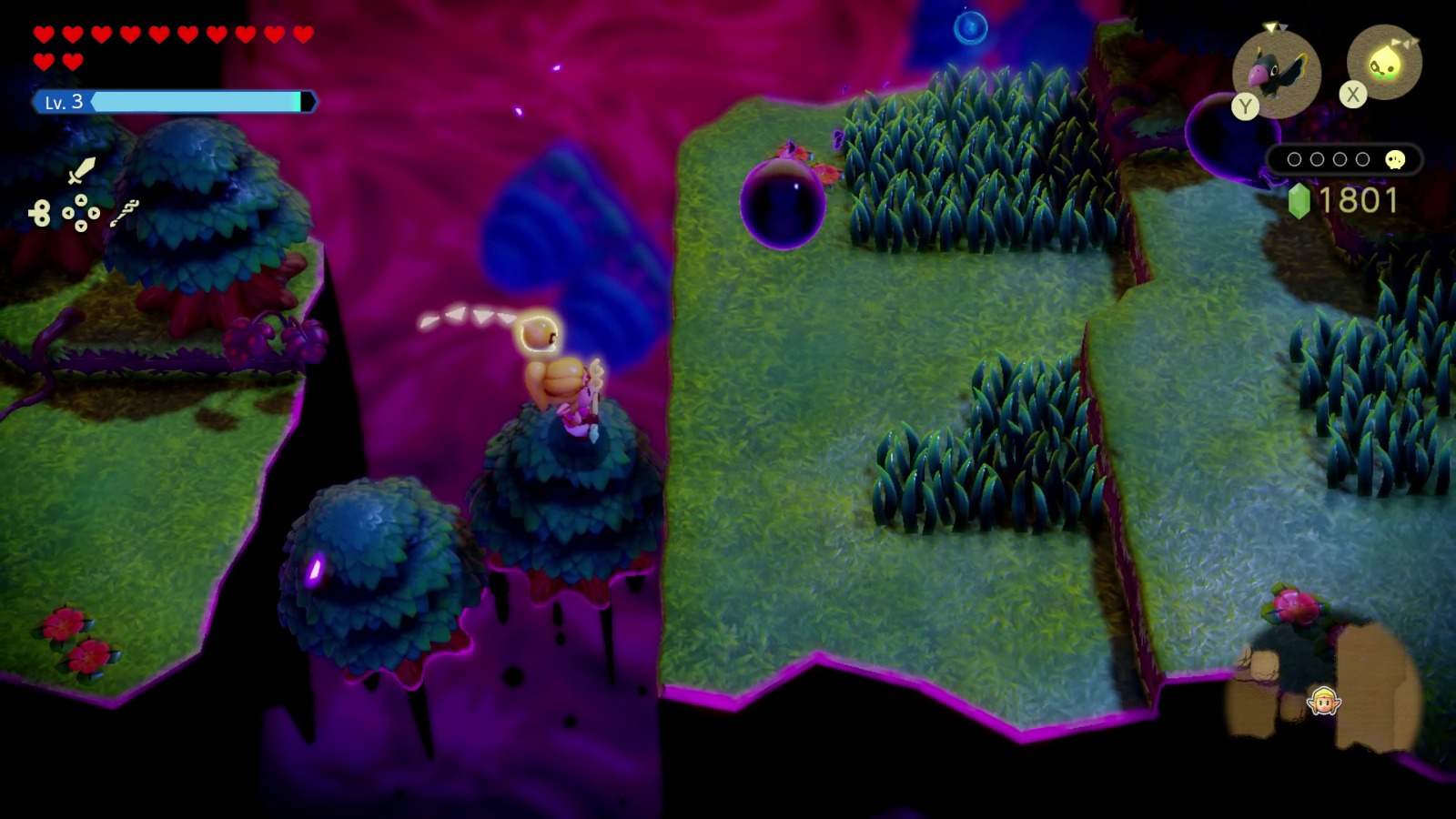The image size is (1456, 819).
Task: Toggle the first empty circle on the tracker
Action: point(1295,158)
